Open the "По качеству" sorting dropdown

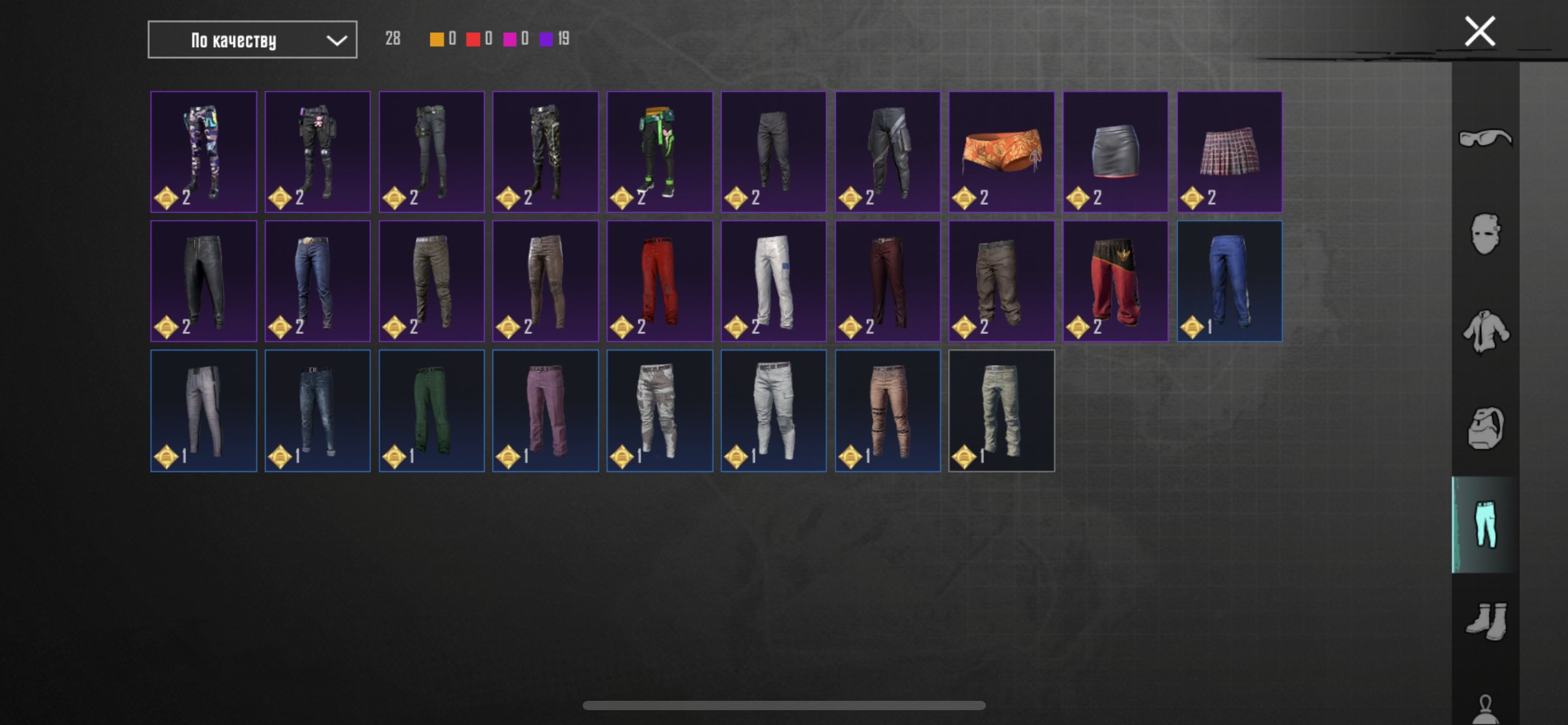tap(252, 40)
